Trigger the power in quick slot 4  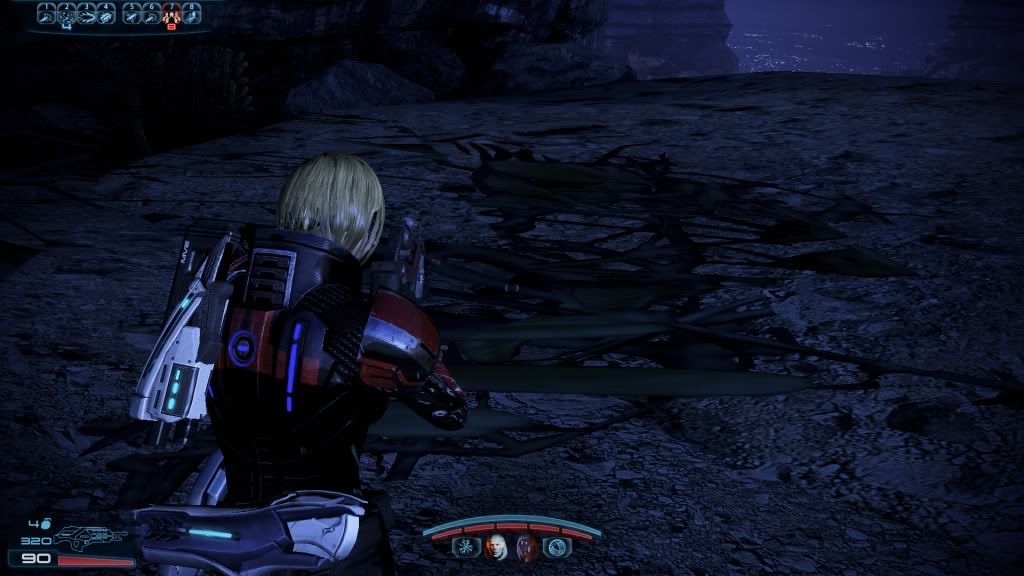[107, 14]
